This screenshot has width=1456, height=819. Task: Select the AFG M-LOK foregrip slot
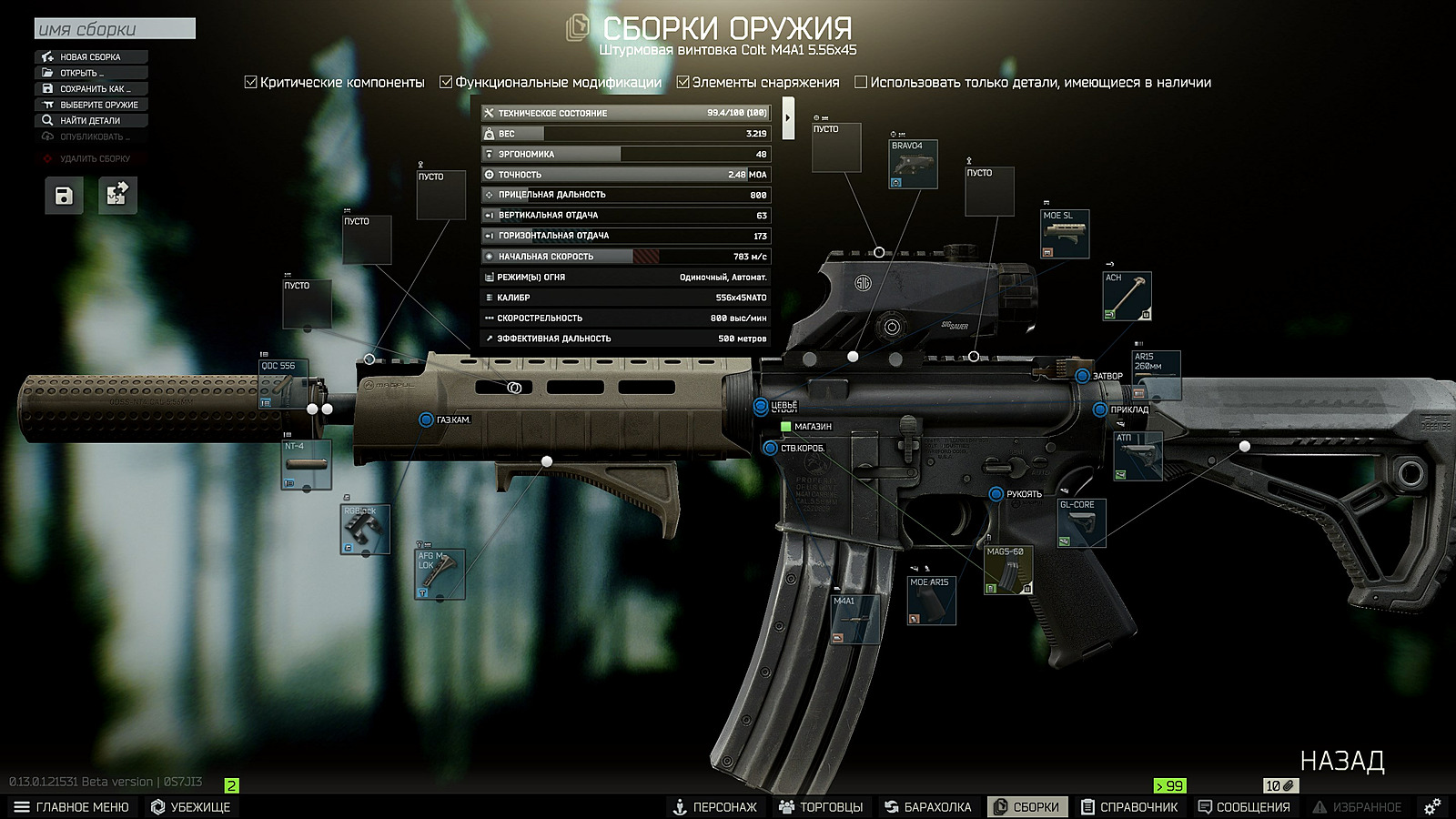[x=440, y=574]
